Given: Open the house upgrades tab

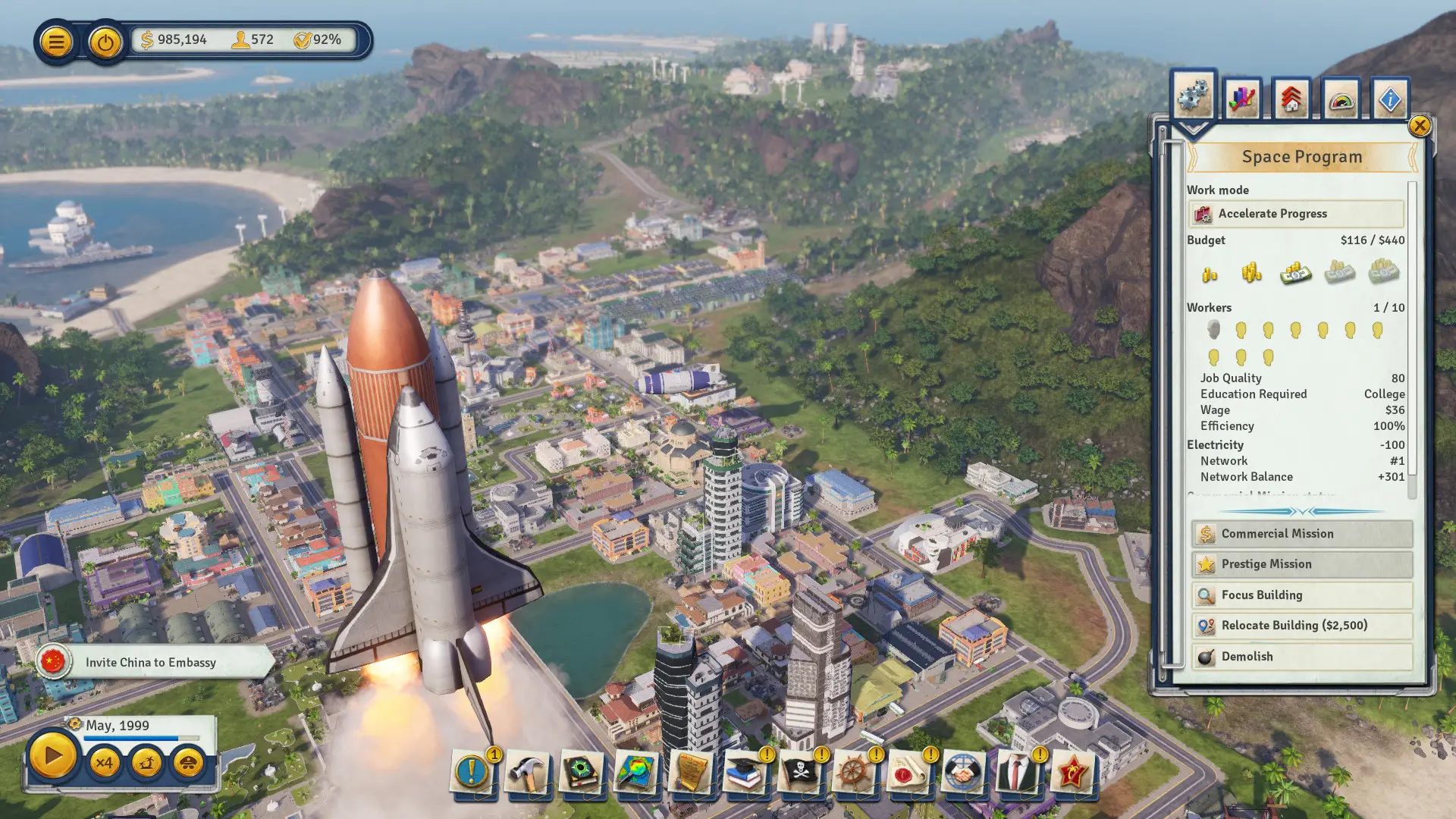Looking at the screenshot, I should click(1291, 99).
